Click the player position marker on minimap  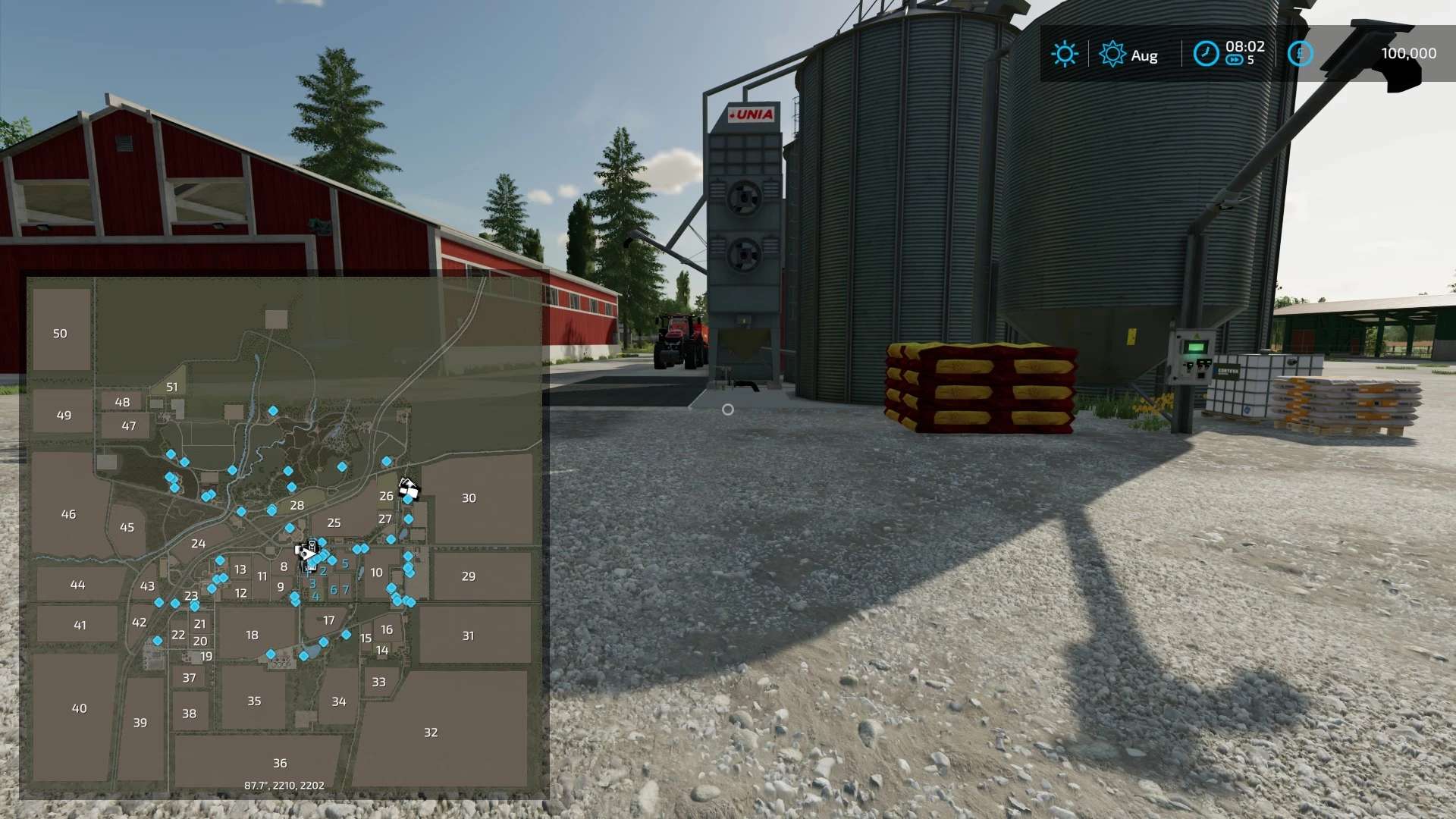point(309,554)
